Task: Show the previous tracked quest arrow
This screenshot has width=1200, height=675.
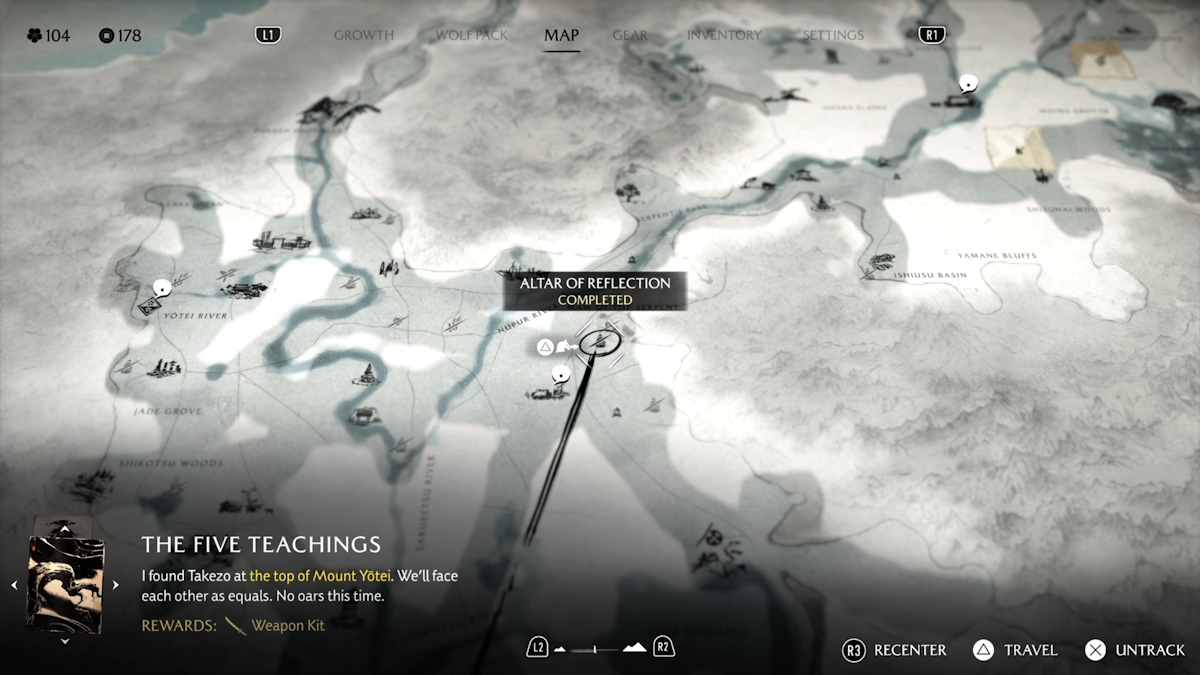Action: click(x=14, y=585)
